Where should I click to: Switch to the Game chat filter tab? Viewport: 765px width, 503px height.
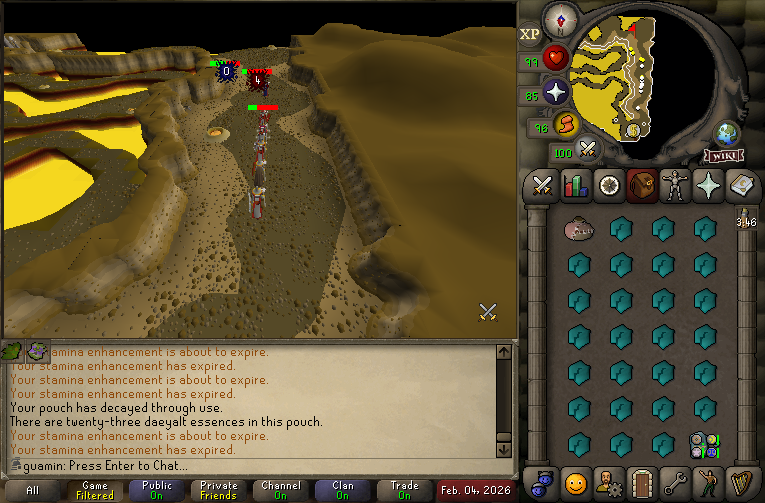click(96, 491)
